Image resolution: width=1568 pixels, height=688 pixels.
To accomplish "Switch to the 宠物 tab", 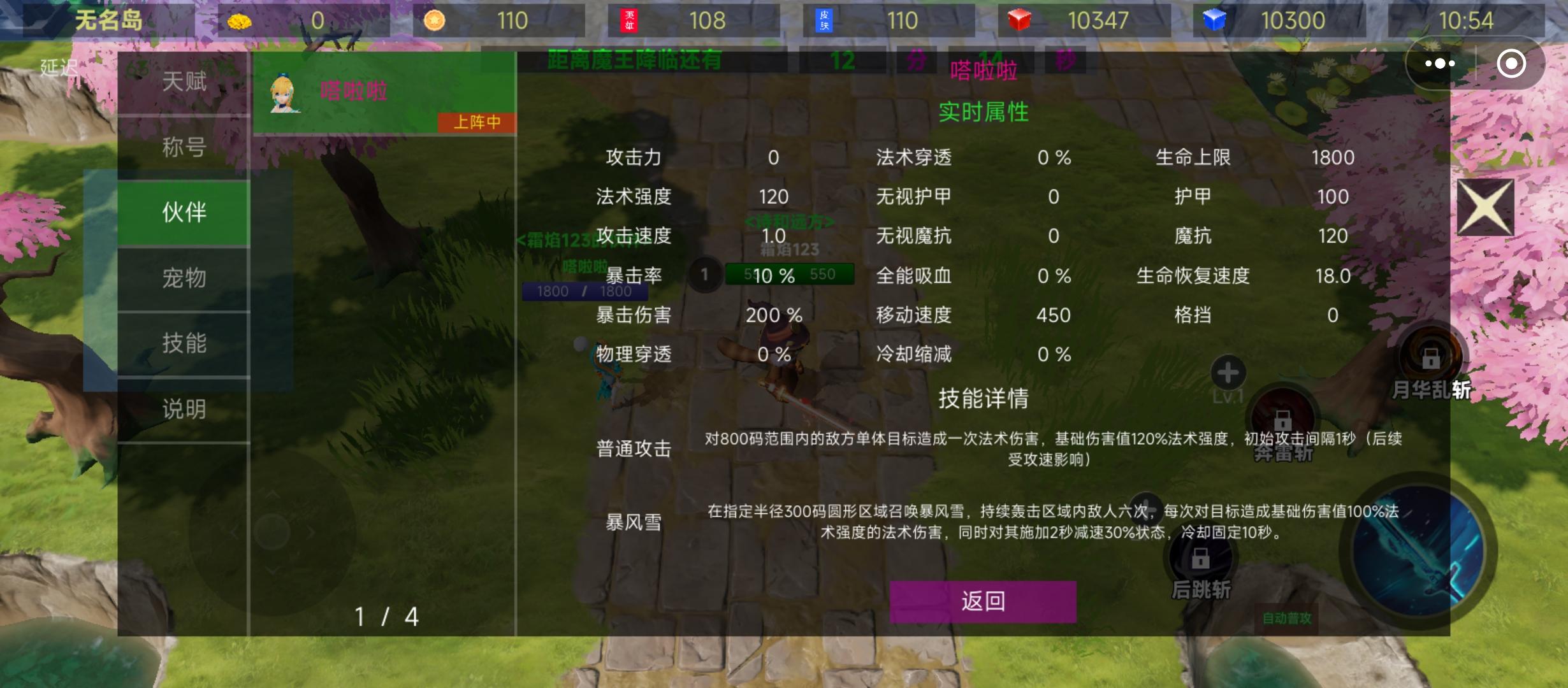I will point(183,276).
